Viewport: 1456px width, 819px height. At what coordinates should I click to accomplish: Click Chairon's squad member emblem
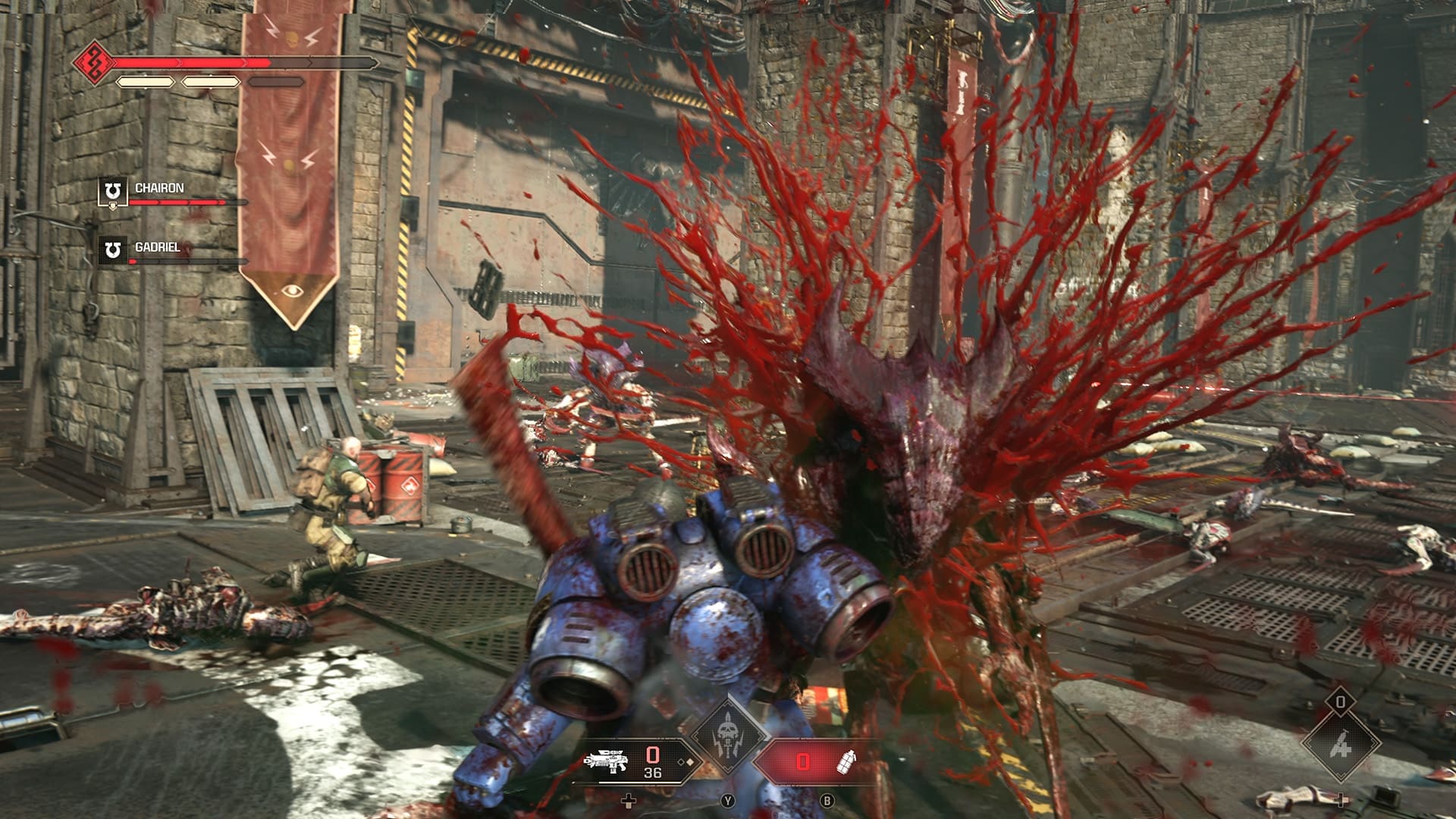[x=113, y=190]
